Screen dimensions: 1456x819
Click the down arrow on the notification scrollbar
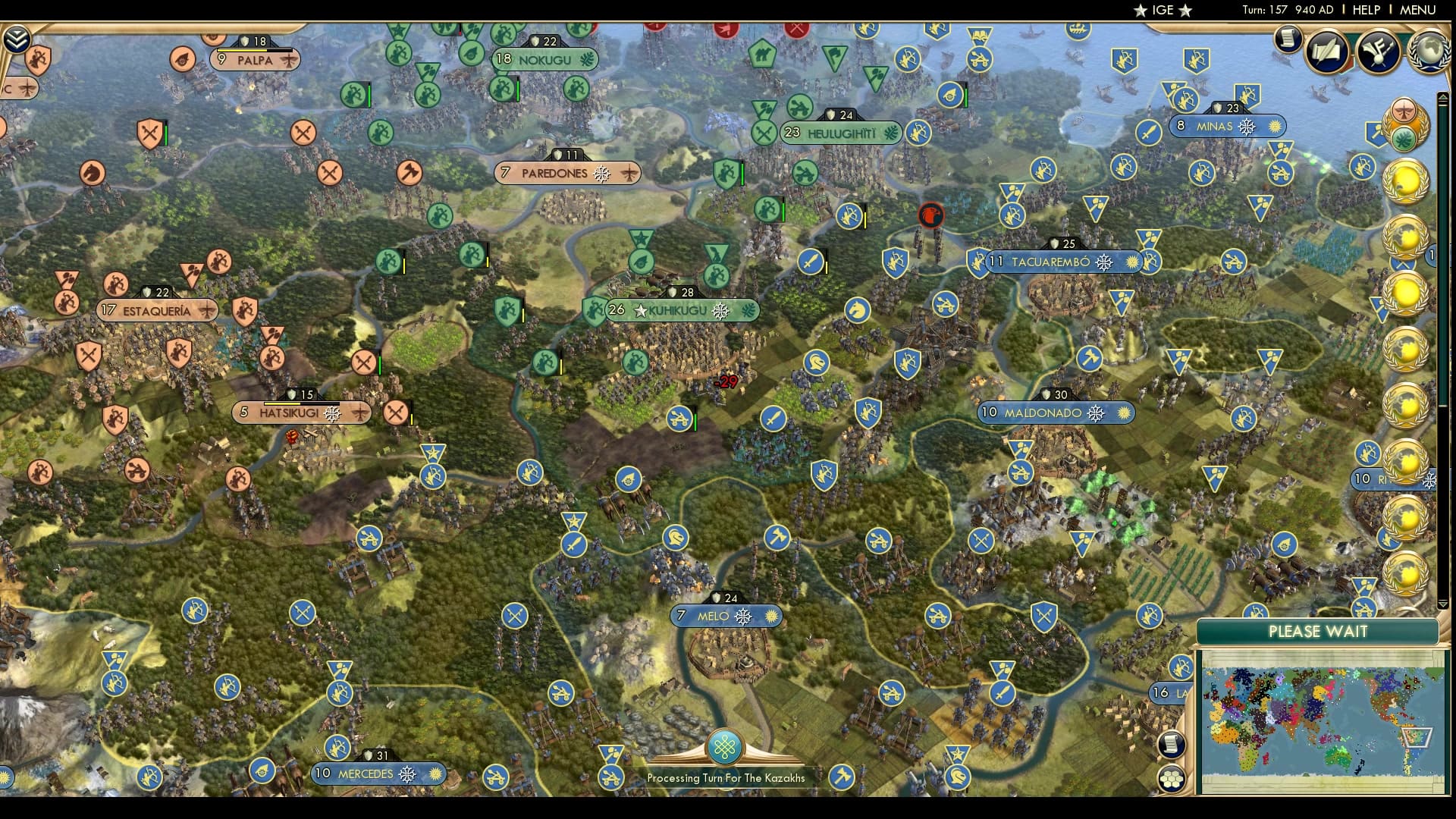click(x=1443, y=603)
